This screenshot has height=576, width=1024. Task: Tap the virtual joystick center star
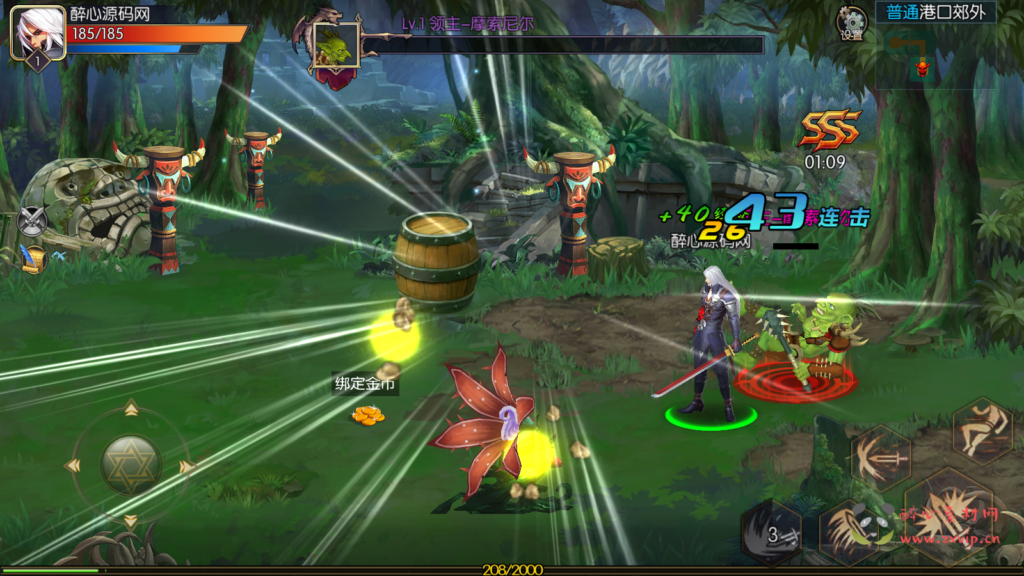pos(130,465)
